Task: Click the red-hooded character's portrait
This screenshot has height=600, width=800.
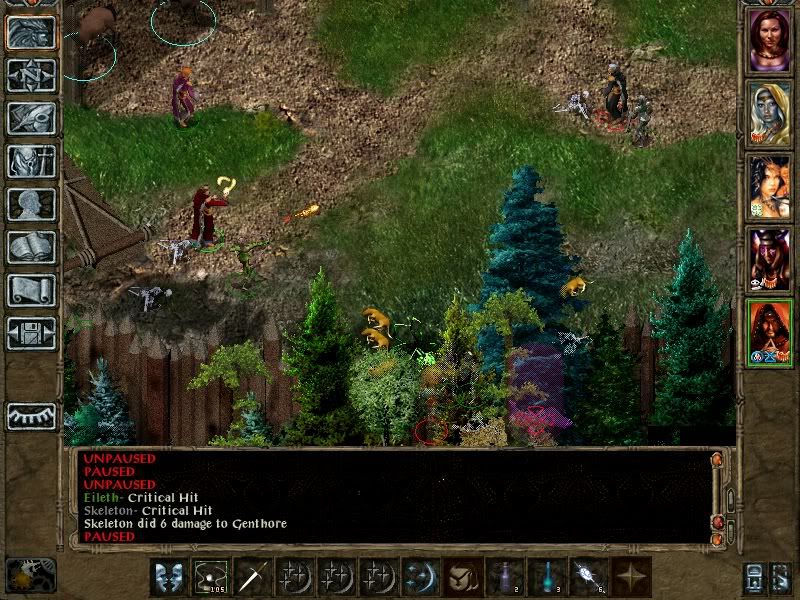Action: (770, 332)
